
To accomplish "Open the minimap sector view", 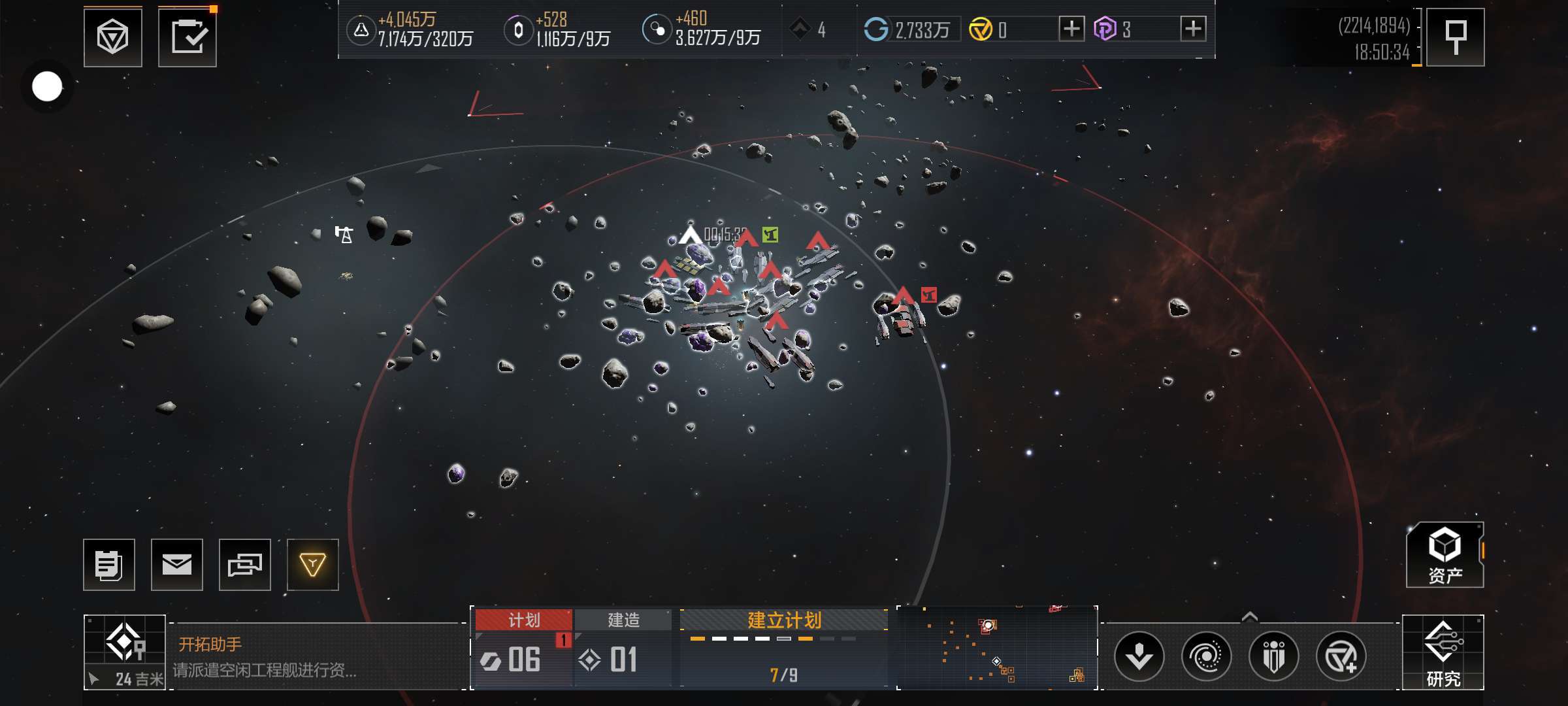I will point(997,647).
